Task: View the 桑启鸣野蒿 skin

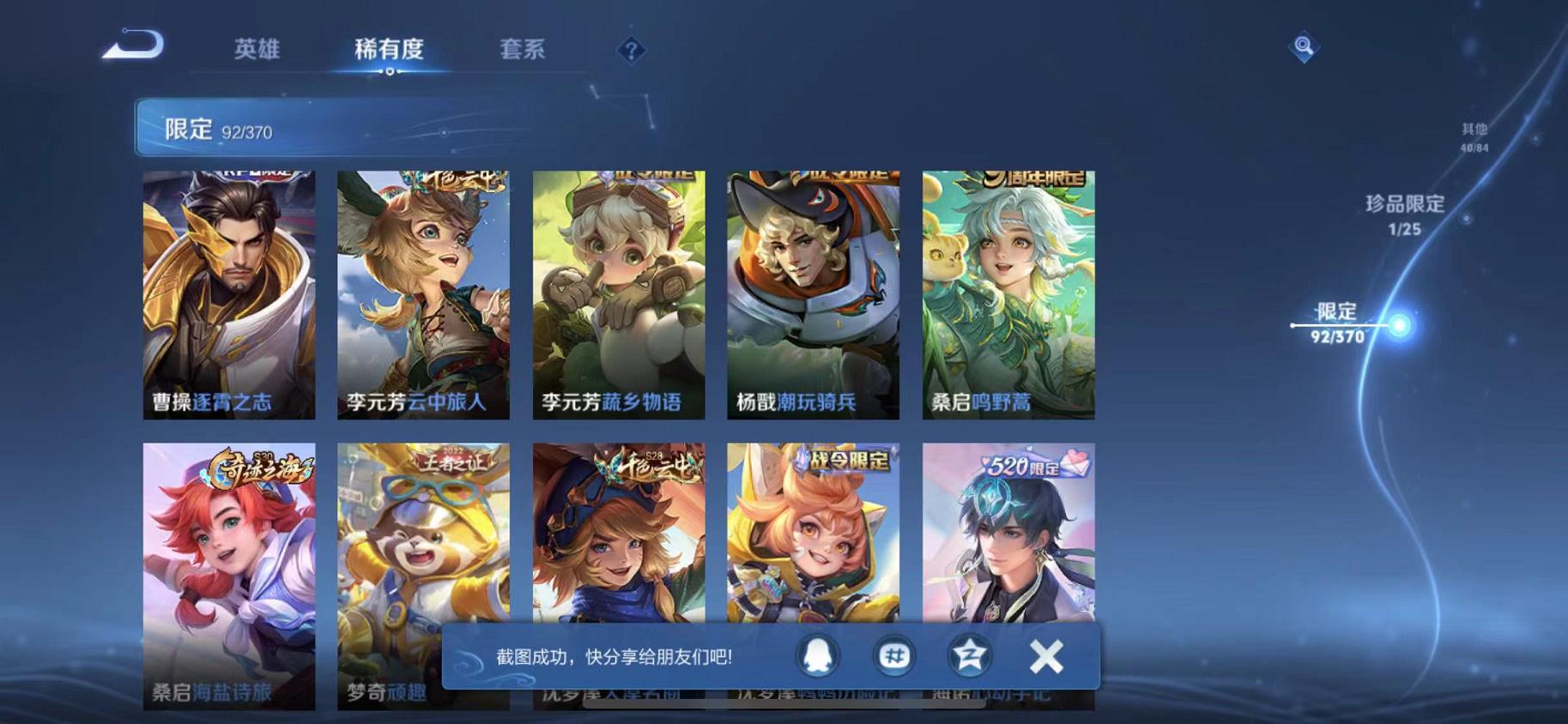Action: tap(1008, 292)
